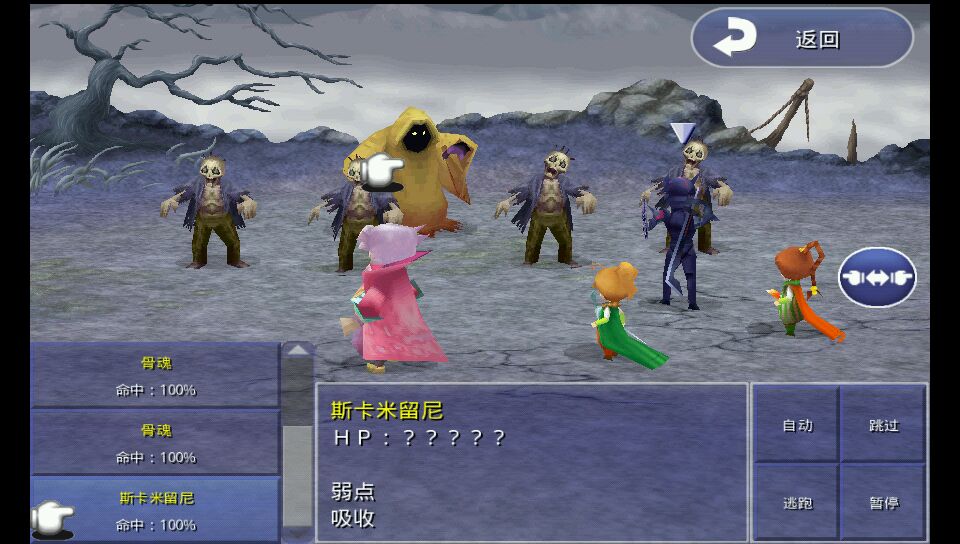This screenshot has width=960, height=544.
Task: Enable 自动 auto battle
Action: click(797, 425)
